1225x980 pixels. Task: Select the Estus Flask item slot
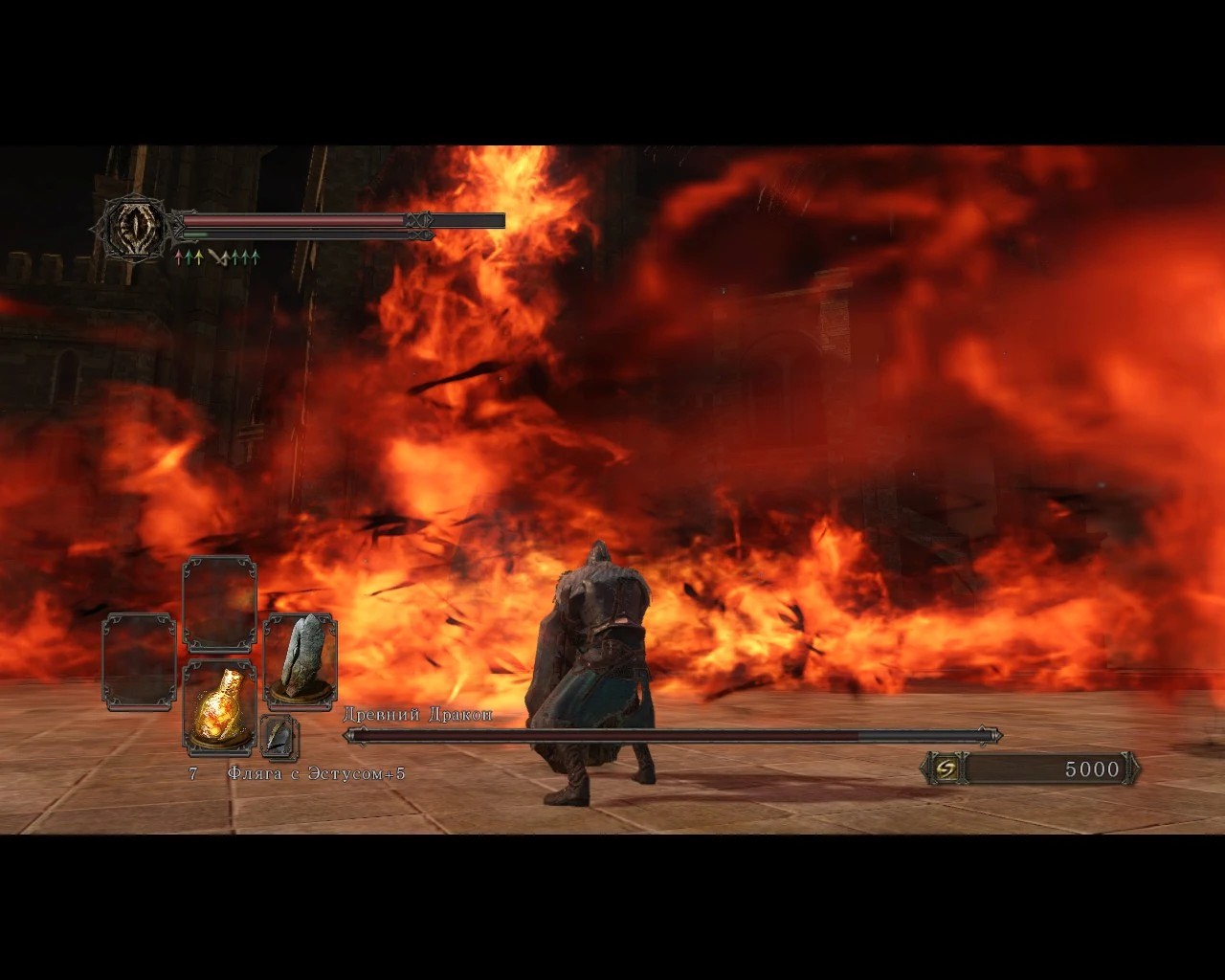pos(219,705)
